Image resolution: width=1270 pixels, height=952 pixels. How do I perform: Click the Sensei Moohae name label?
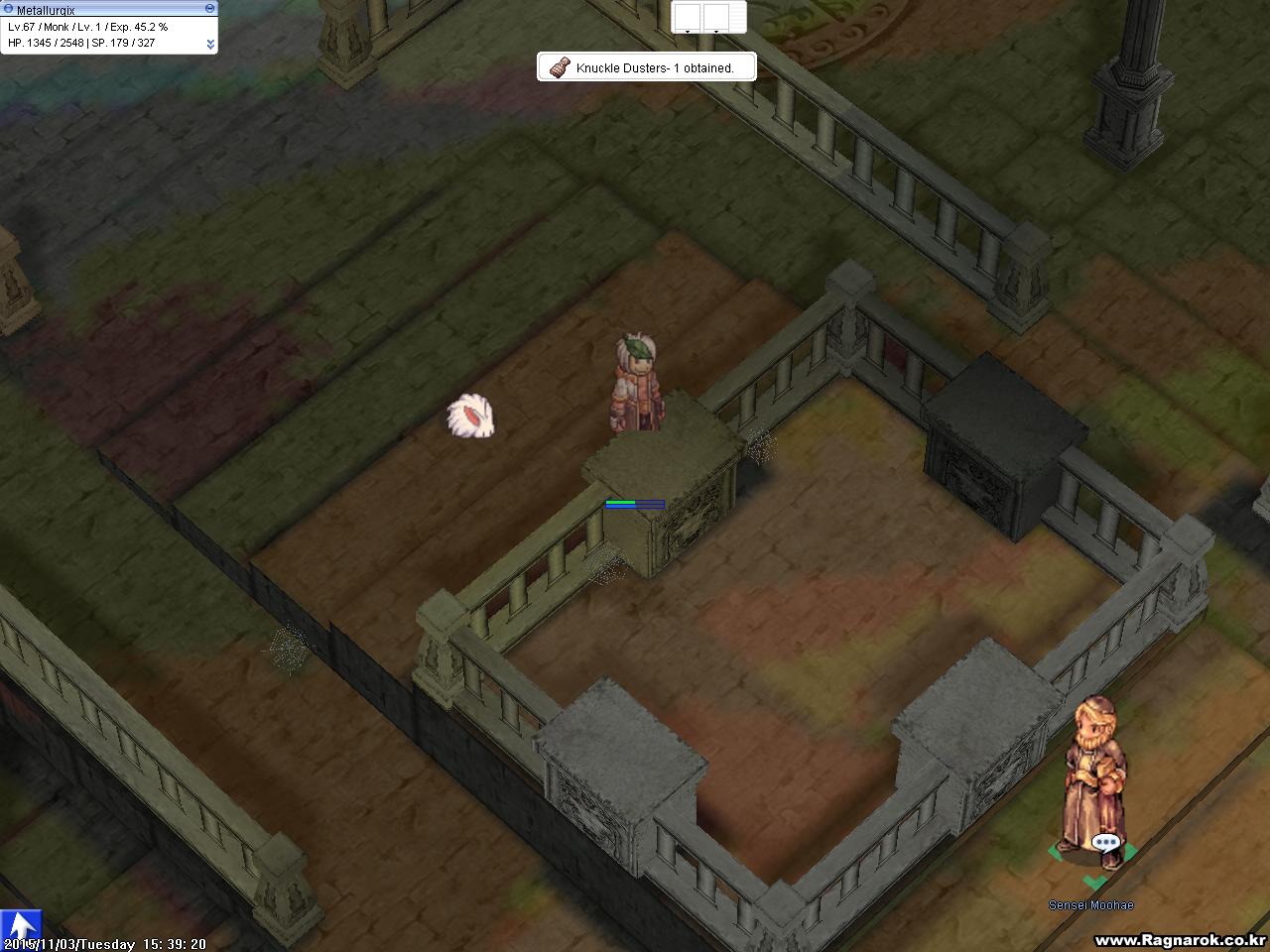pos(1091,905)
